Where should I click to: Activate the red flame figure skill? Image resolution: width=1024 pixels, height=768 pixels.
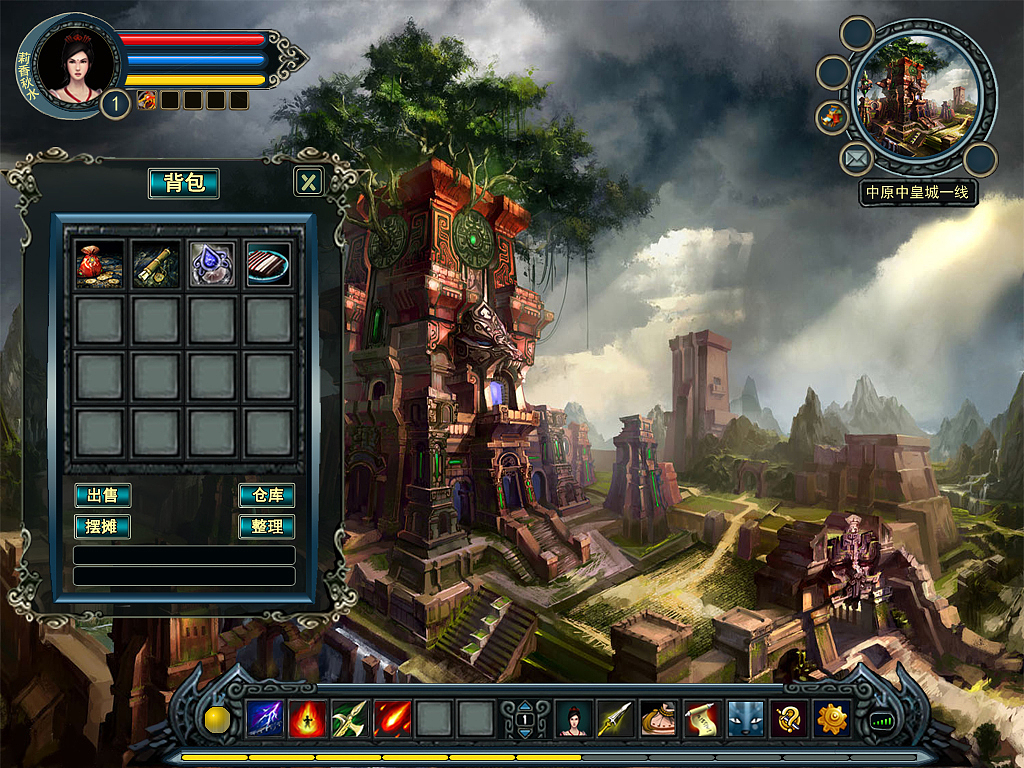click(x=308, y=719)
